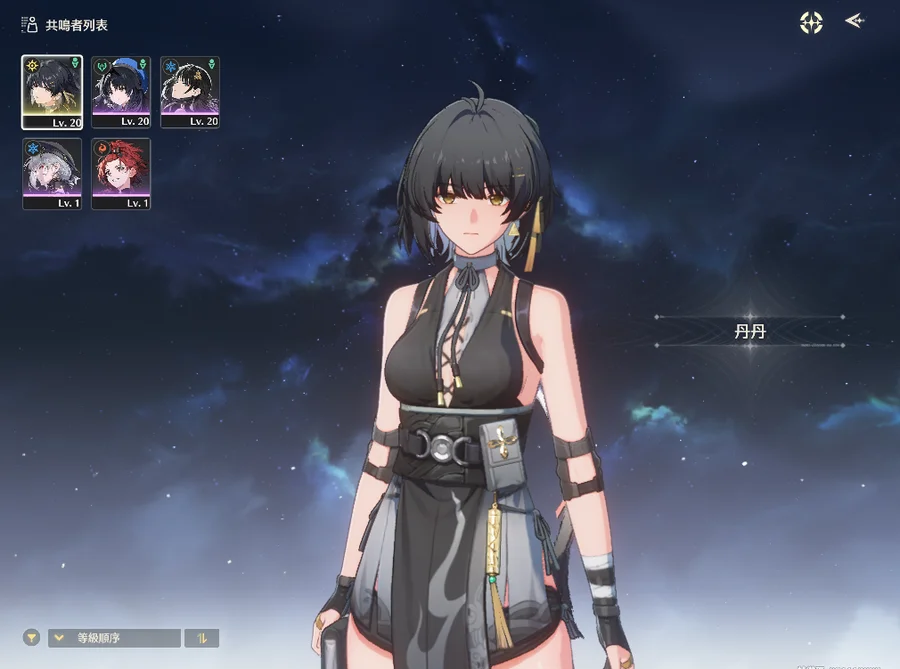
Task: Select the red-haired Lv. 1 resonator
Action: pyautogui.click(x=121, y=174)
